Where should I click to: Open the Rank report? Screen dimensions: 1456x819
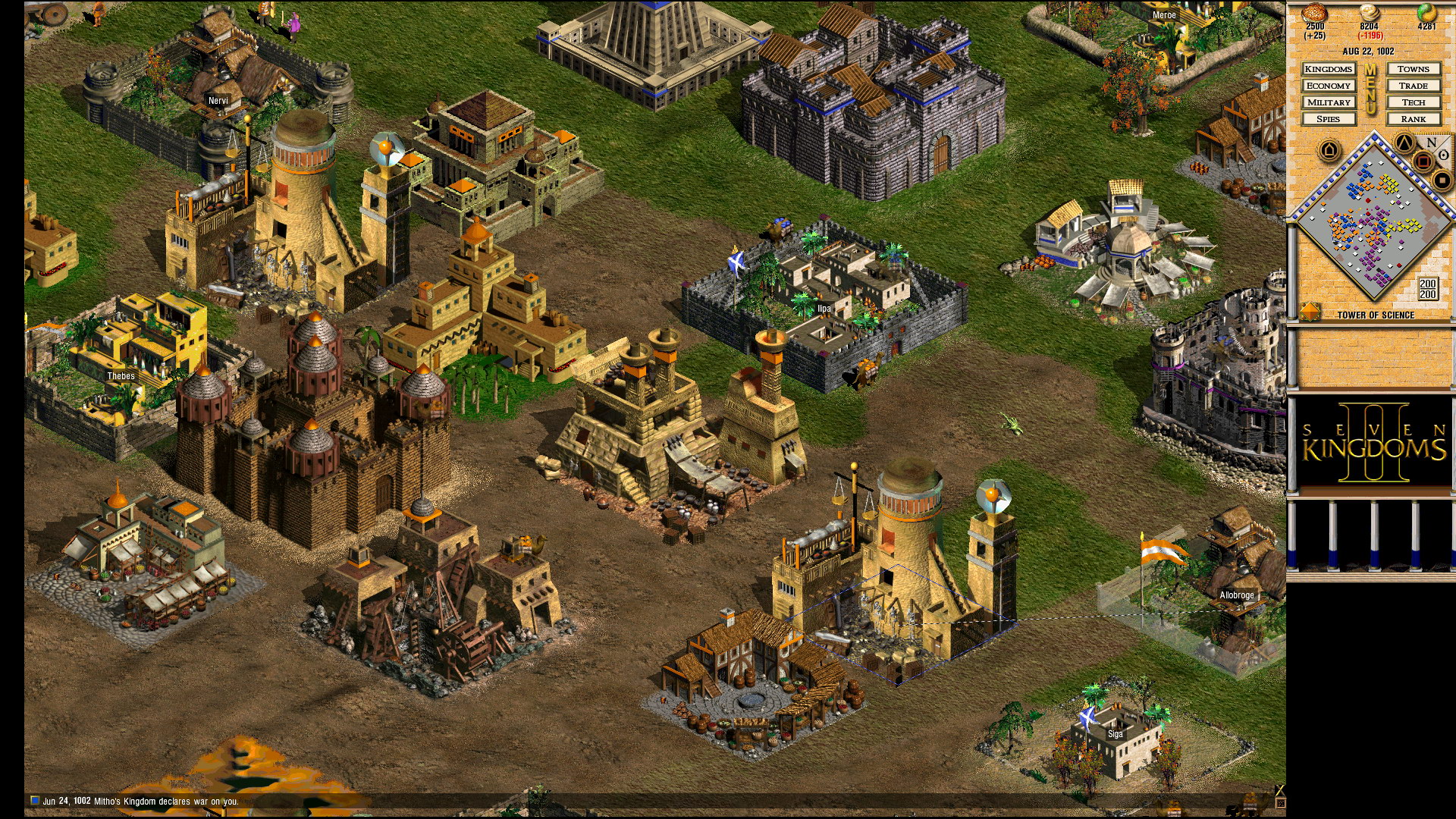coord(1414,119)
